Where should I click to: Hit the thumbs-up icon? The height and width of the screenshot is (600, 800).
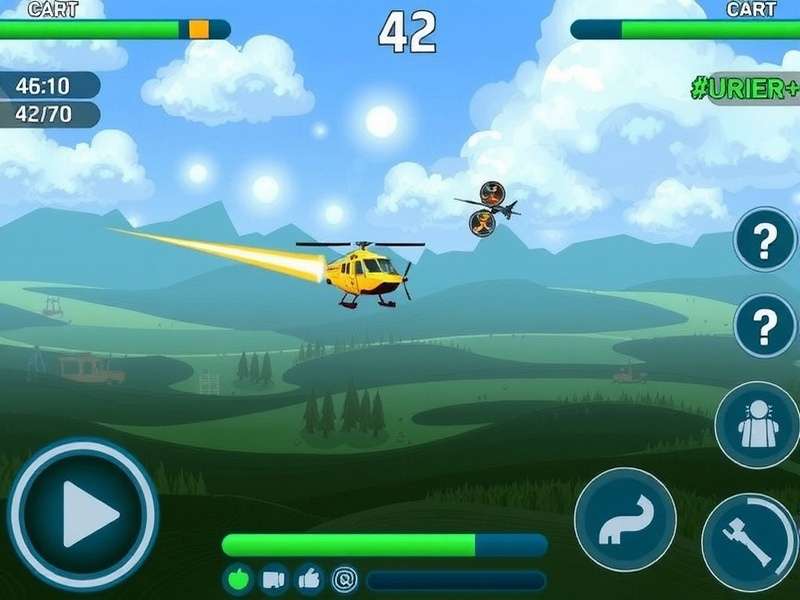[309, 579]
